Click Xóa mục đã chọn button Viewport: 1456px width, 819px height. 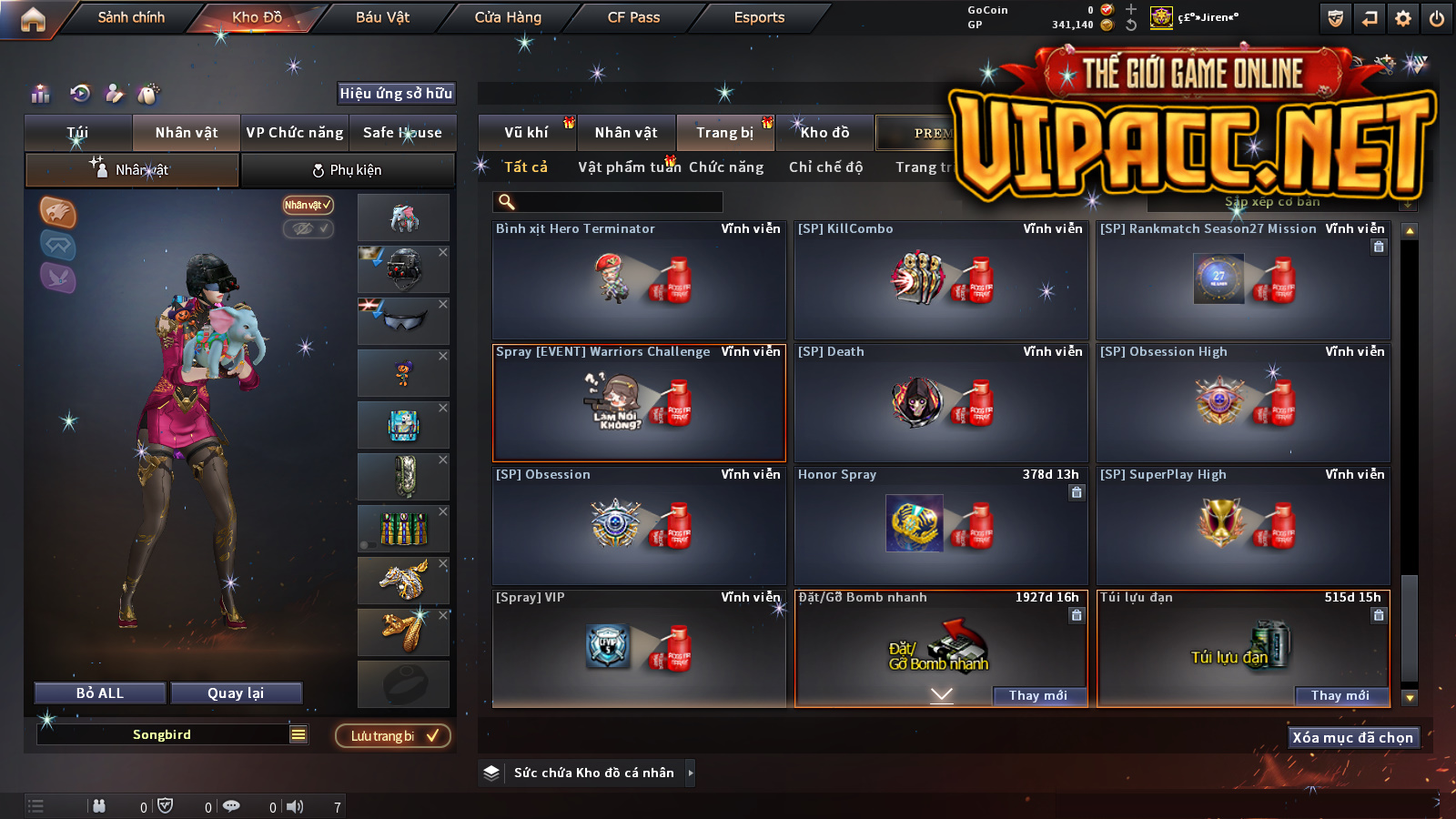click(x=1352, y=737)
